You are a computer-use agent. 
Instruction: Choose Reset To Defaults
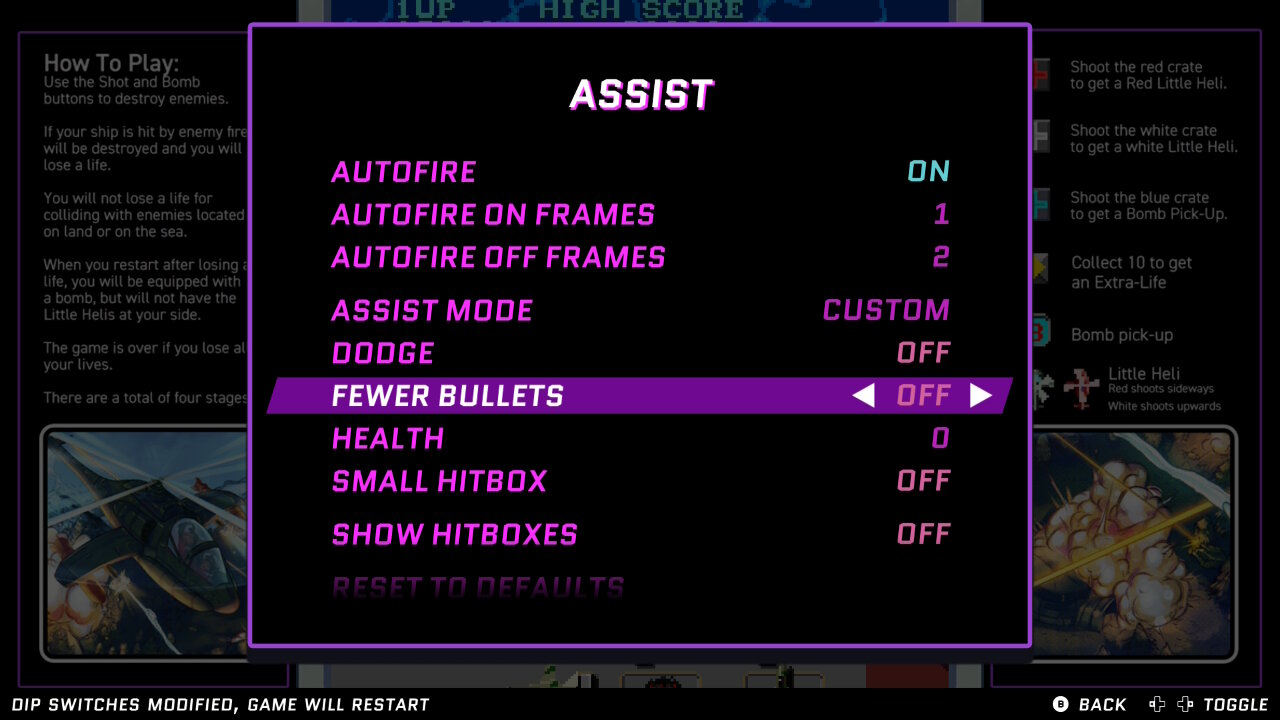click(478, 587)
